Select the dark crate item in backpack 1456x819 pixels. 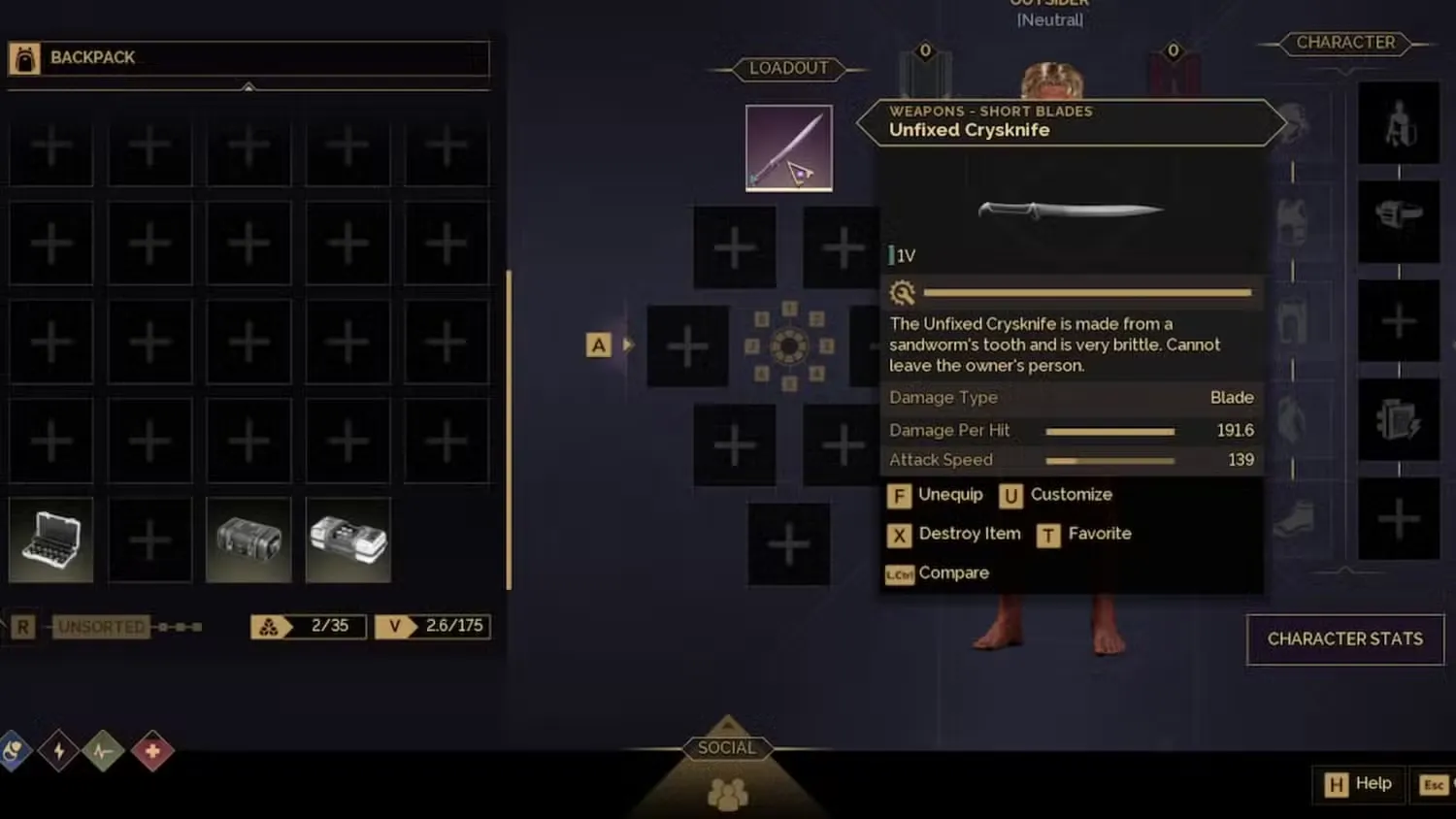tap(248, 540)
